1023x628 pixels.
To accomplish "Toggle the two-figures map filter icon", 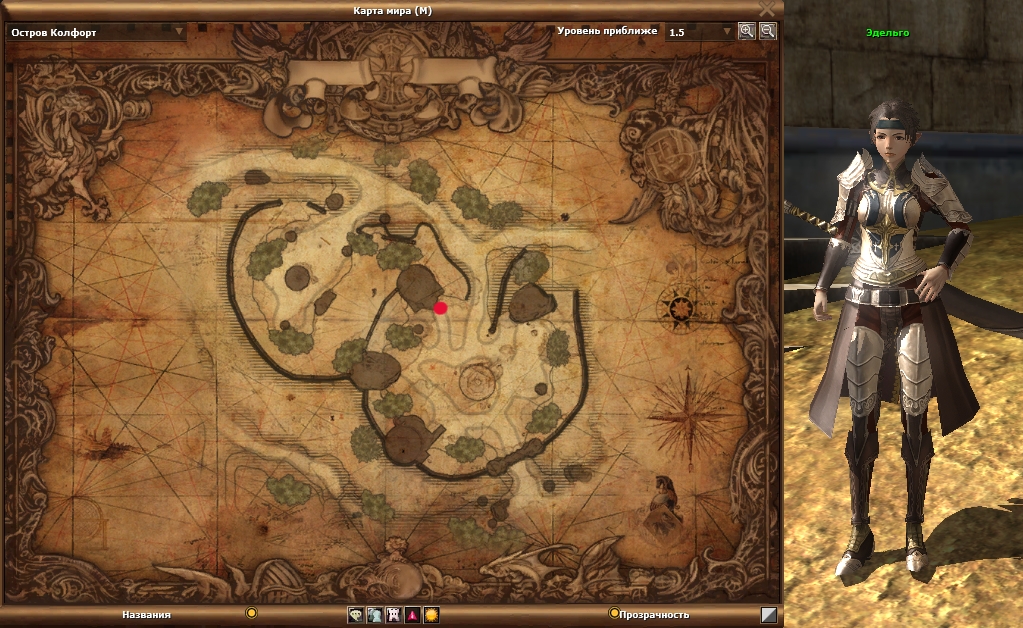I will (x=374, y=615).
